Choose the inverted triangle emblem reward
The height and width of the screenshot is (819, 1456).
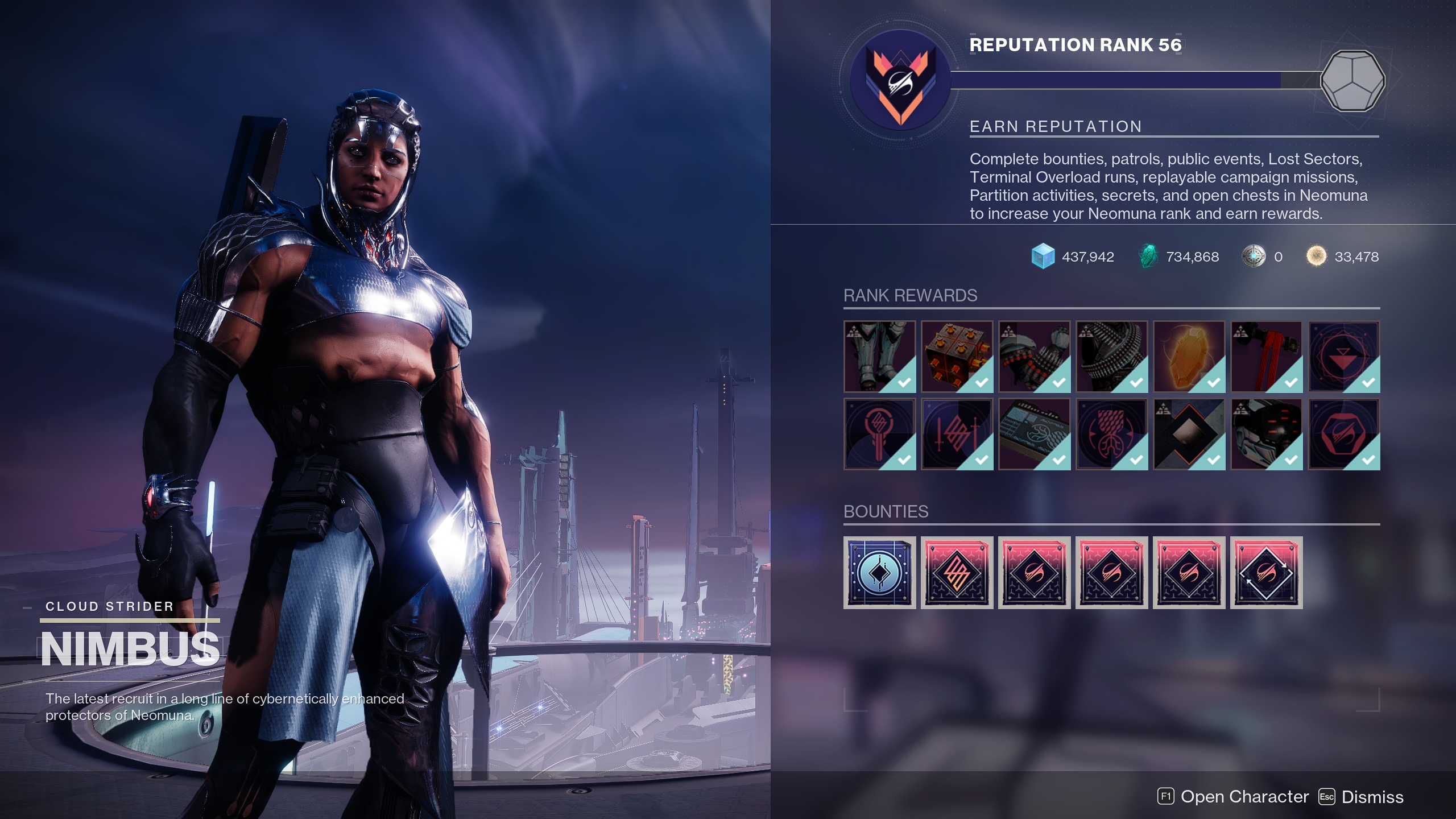click(1343, 357)
